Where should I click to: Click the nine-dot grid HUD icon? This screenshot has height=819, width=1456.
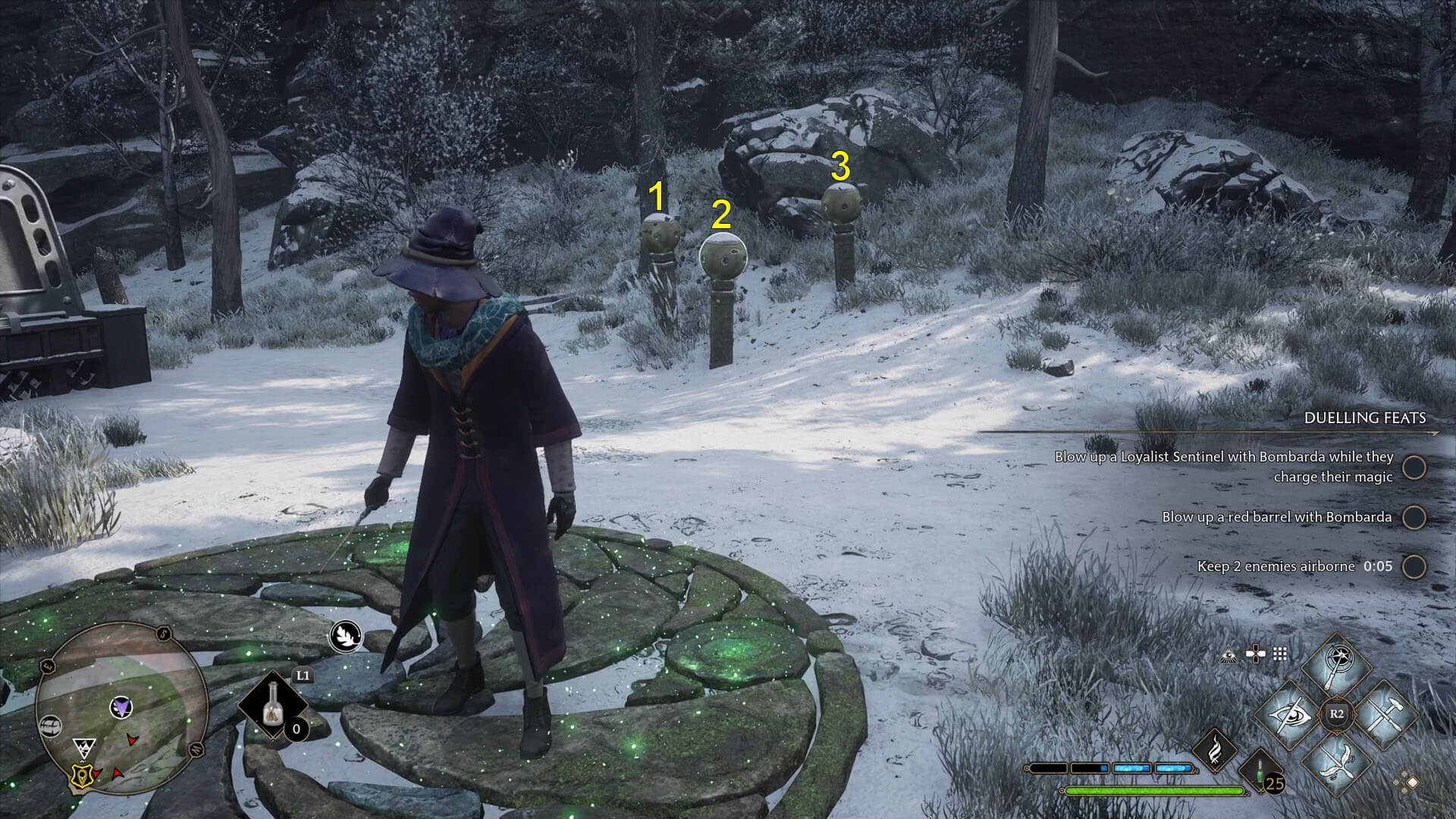(1280, 654)
